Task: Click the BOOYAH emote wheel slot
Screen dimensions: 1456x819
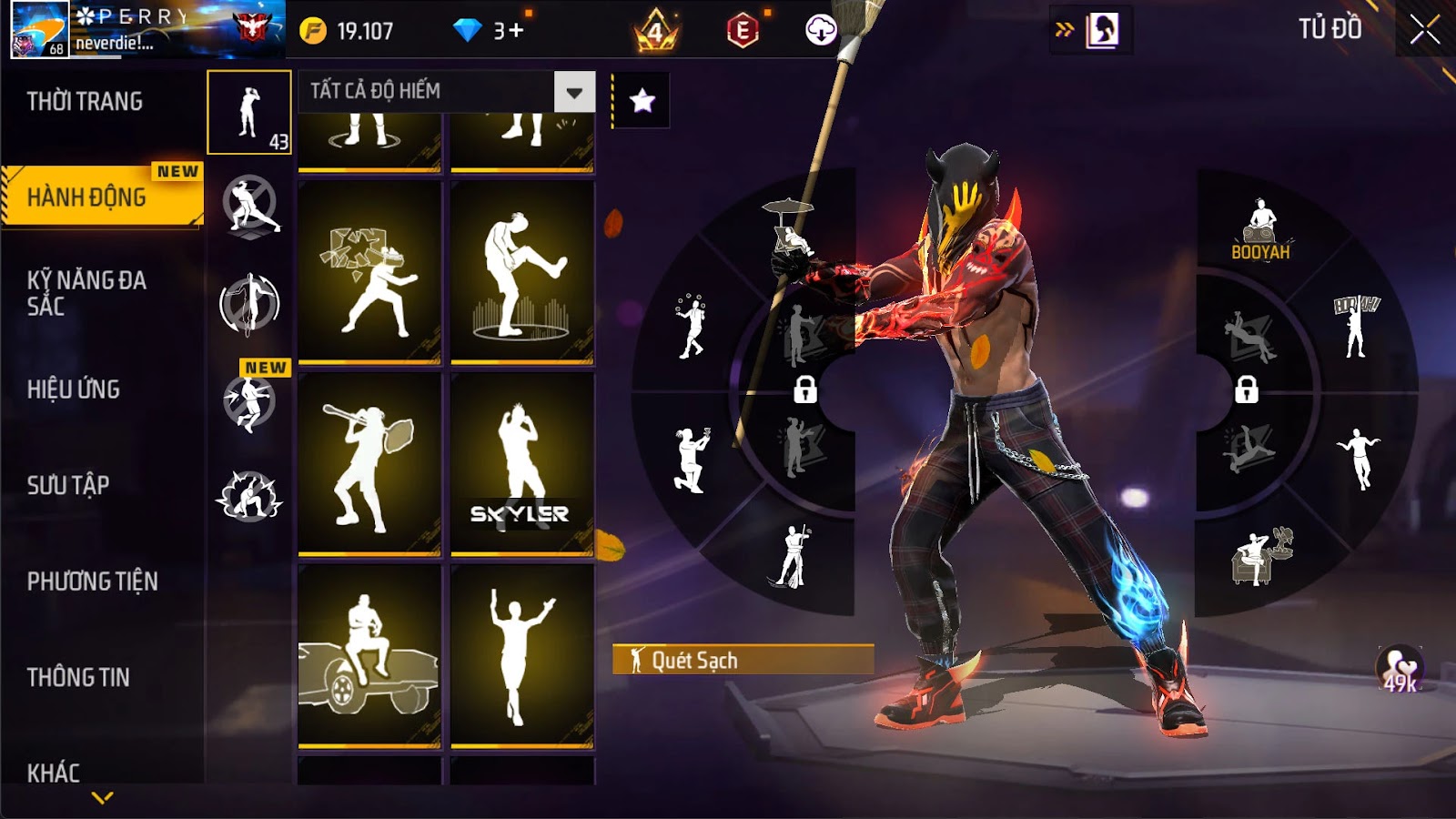Action: click(1260, 230)
